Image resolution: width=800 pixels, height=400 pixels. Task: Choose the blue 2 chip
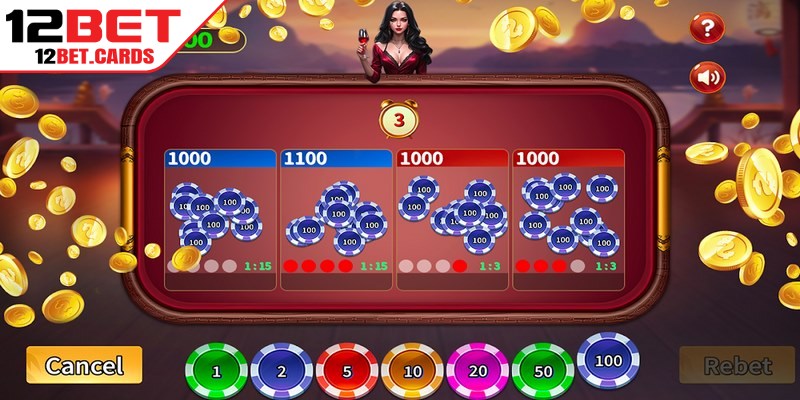pyautogui.click(x=282, y=371)
